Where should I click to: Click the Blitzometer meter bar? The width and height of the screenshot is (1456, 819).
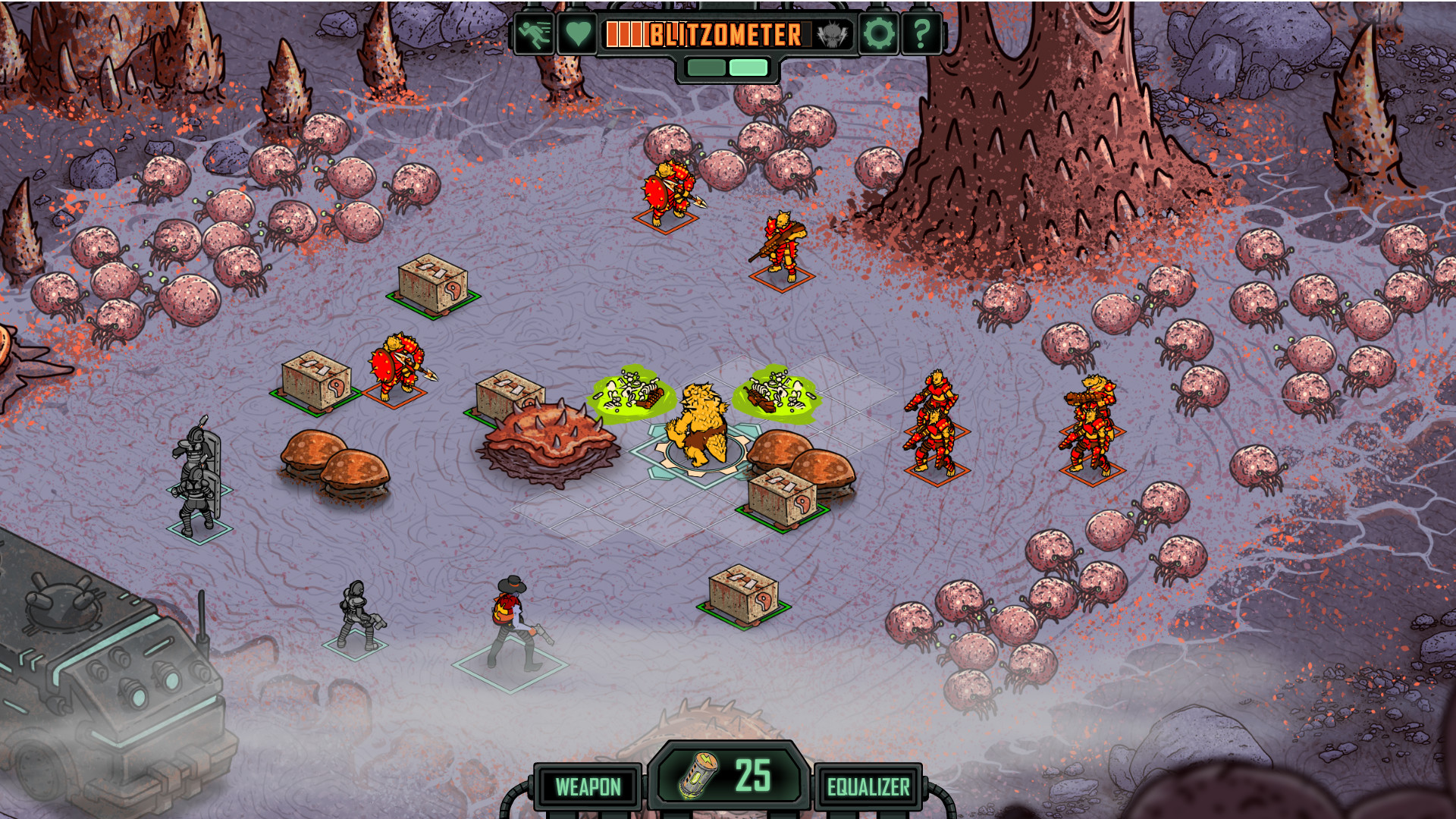[709, 34]
